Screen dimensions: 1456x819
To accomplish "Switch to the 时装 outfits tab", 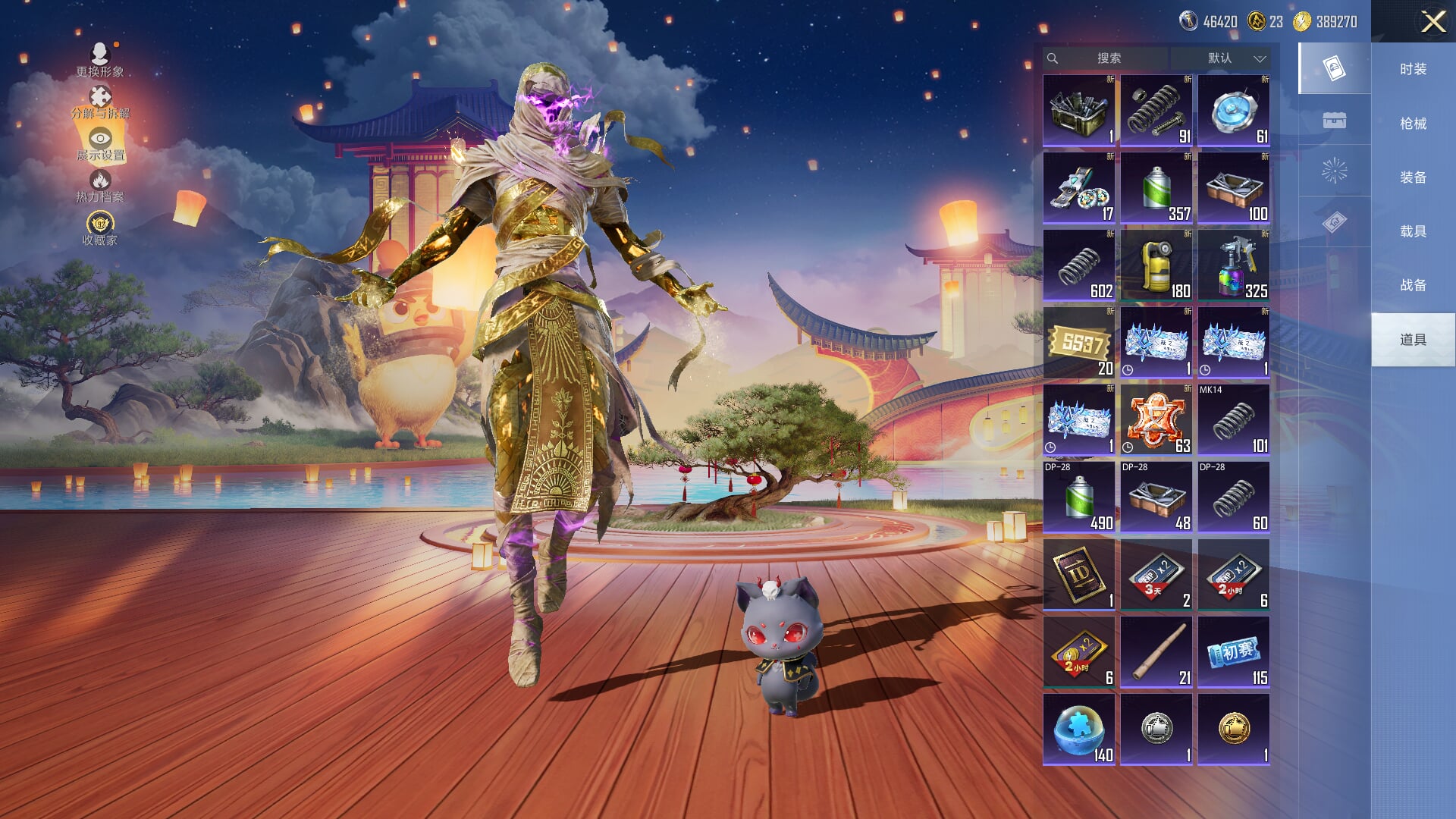I will pos(1413,69).
